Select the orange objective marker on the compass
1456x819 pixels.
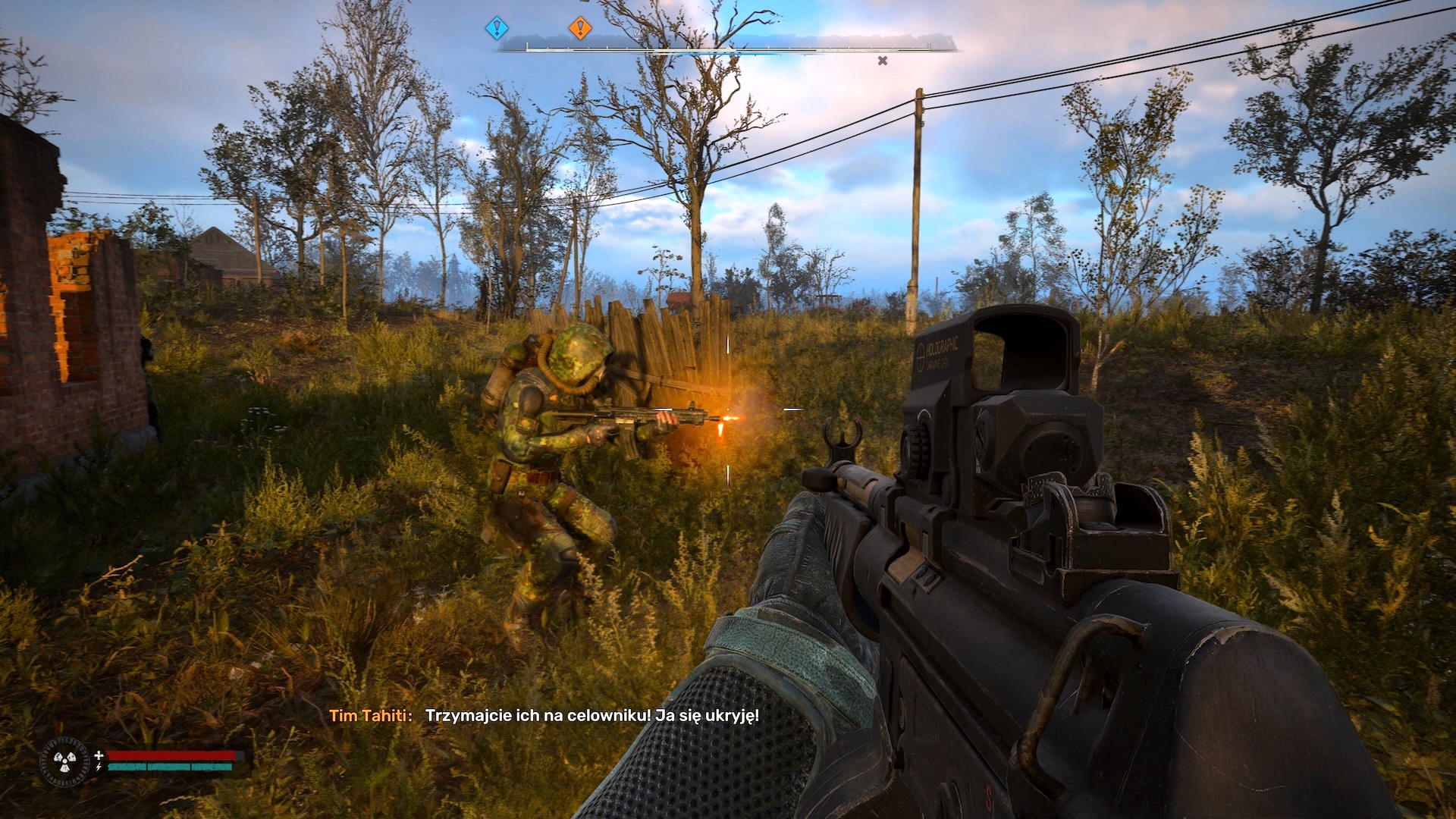tap(580, 29)
